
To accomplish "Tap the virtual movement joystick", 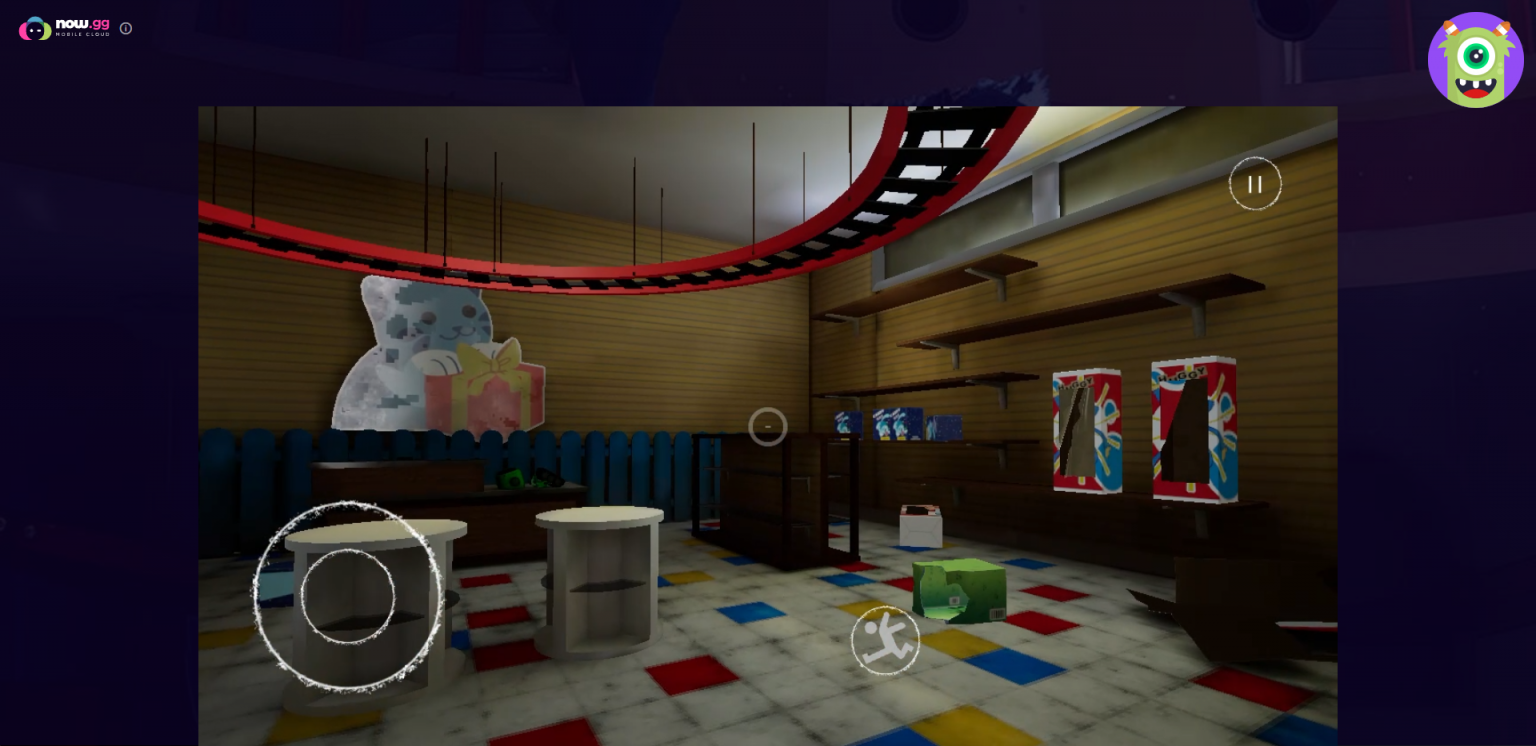I will click(348, 596).
